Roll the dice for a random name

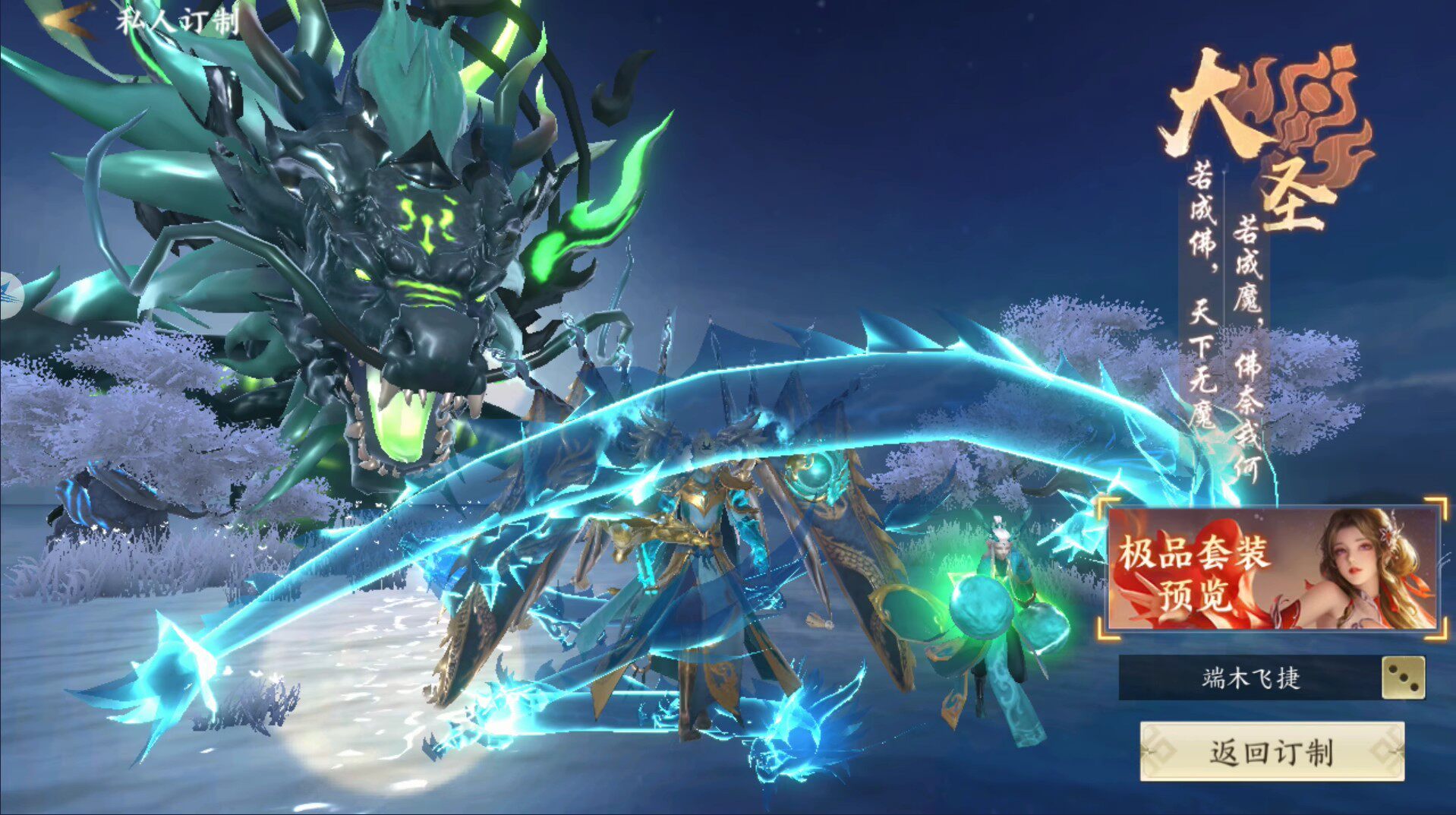[x=1402, y=678]
